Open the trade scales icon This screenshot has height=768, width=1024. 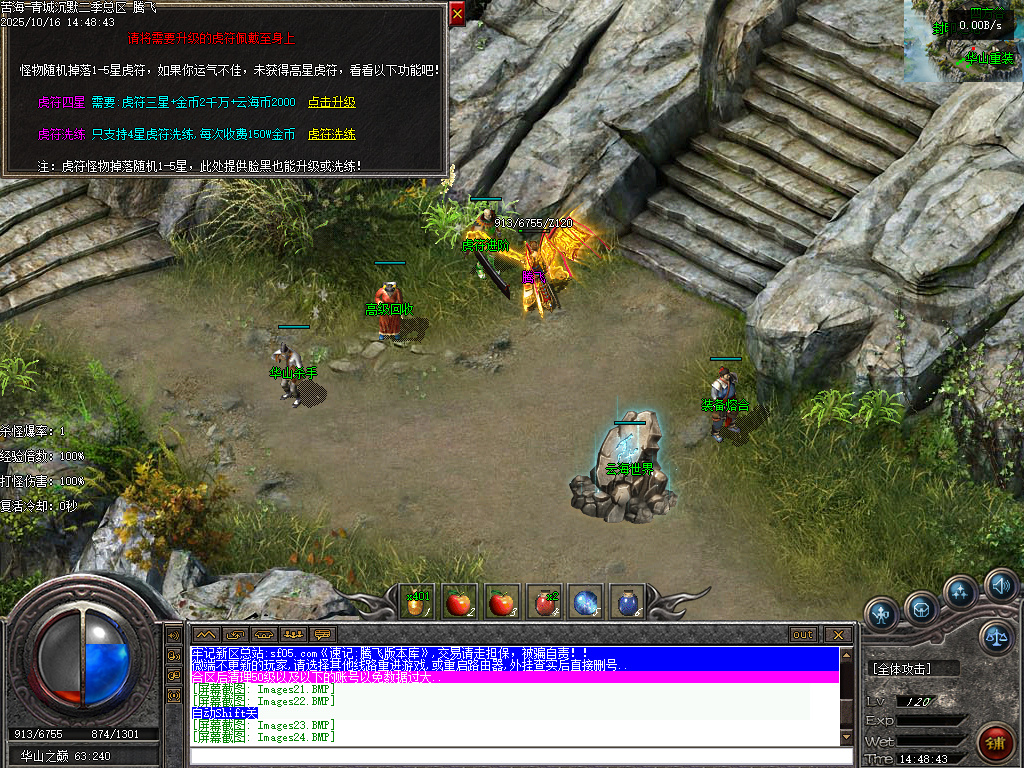pyautogui.click(x=995, y=635)
